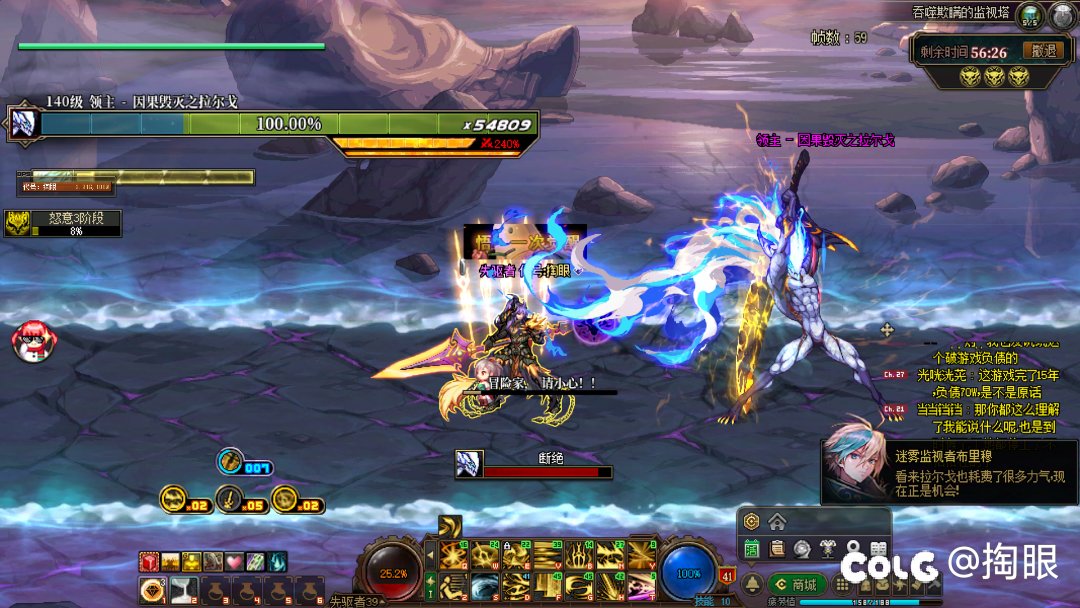Click the gold coin icon in menu panel

(x=752, y=521)
